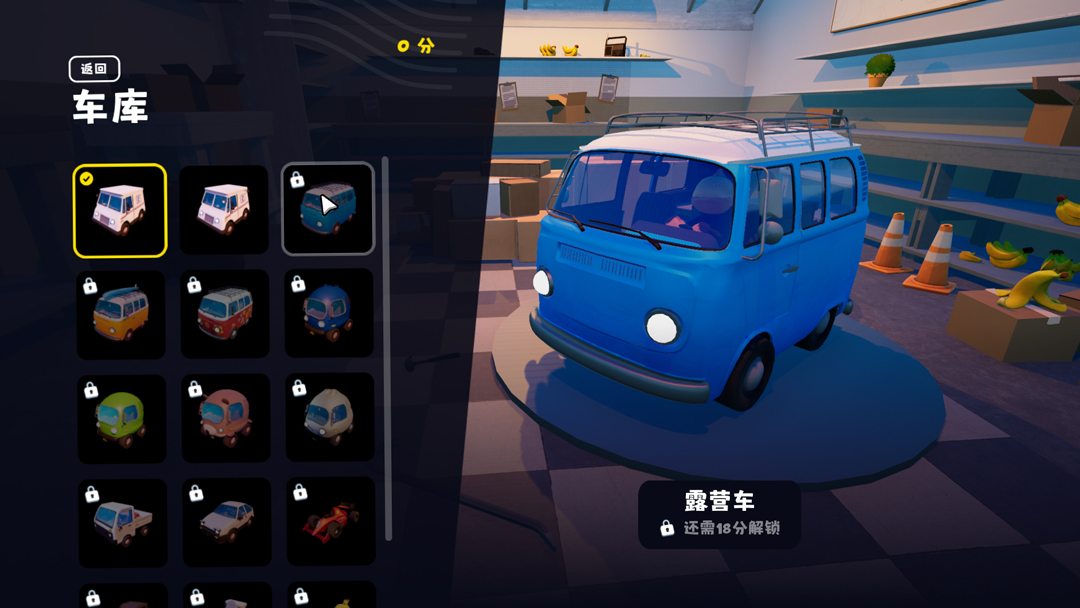Choose the locked beige round car
1080x608 pixels.
(x=330, y=417)
